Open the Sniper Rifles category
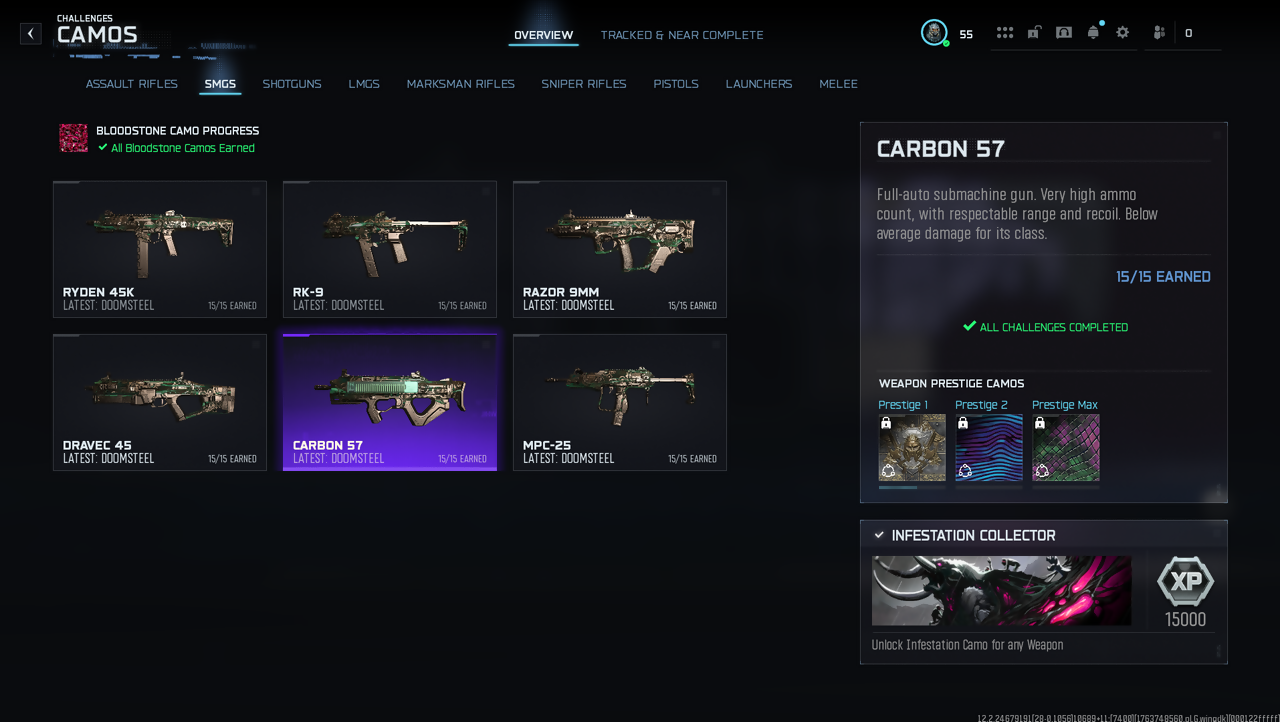The image size is (1280, 722). [584, 84]
